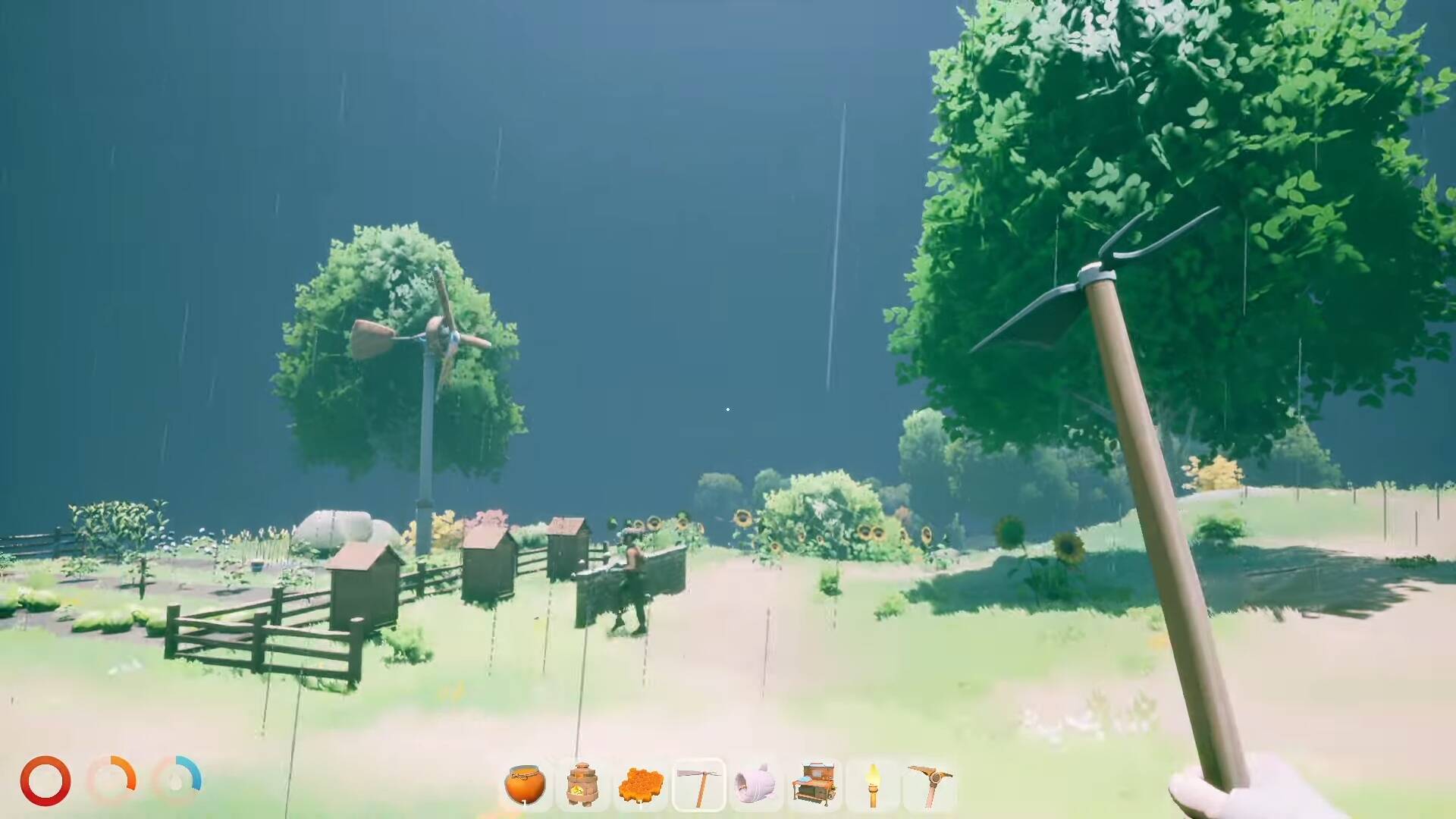The image size is (1456, 819).
Task: Pick the white propeller engine item
Action: pos(756,785)
